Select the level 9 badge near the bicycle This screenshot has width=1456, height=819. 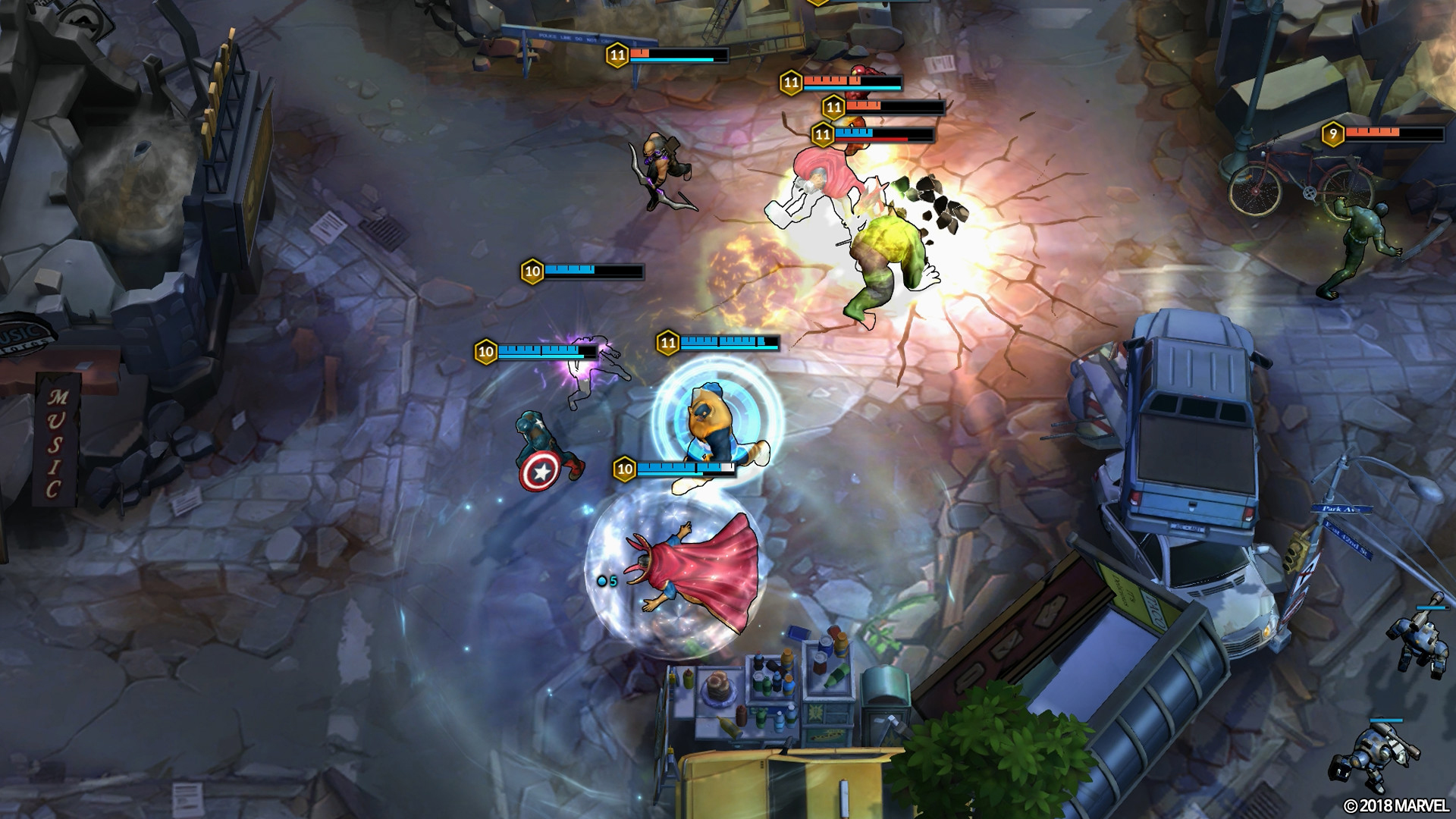(x=1333, y=133)
